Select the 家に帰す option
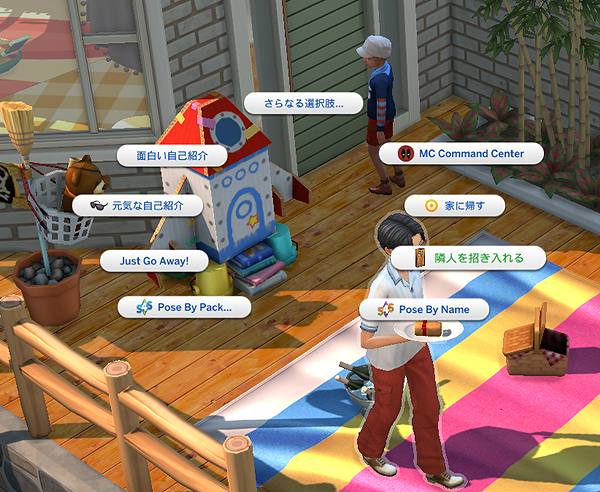This screenshot has height=492, width=600. [456, 206]
